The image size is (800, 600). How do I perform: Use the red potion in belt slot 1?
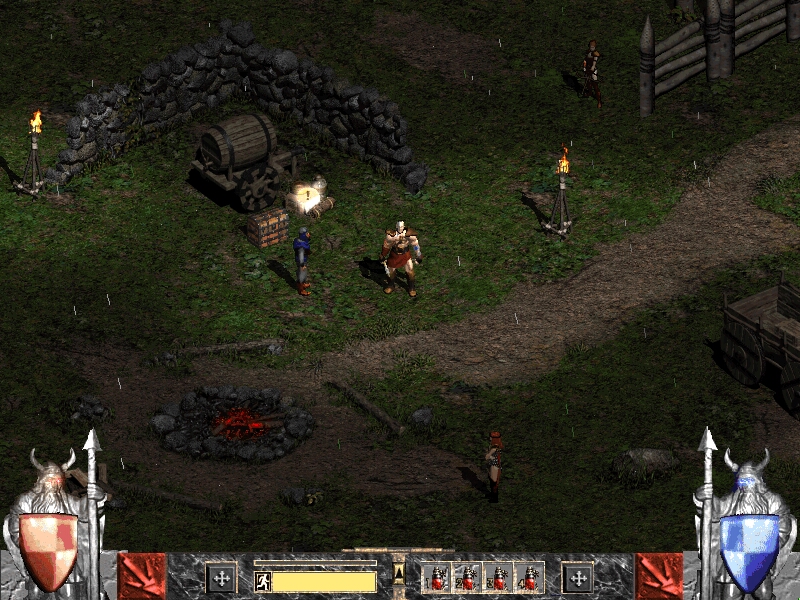click(x=437, y=578)
